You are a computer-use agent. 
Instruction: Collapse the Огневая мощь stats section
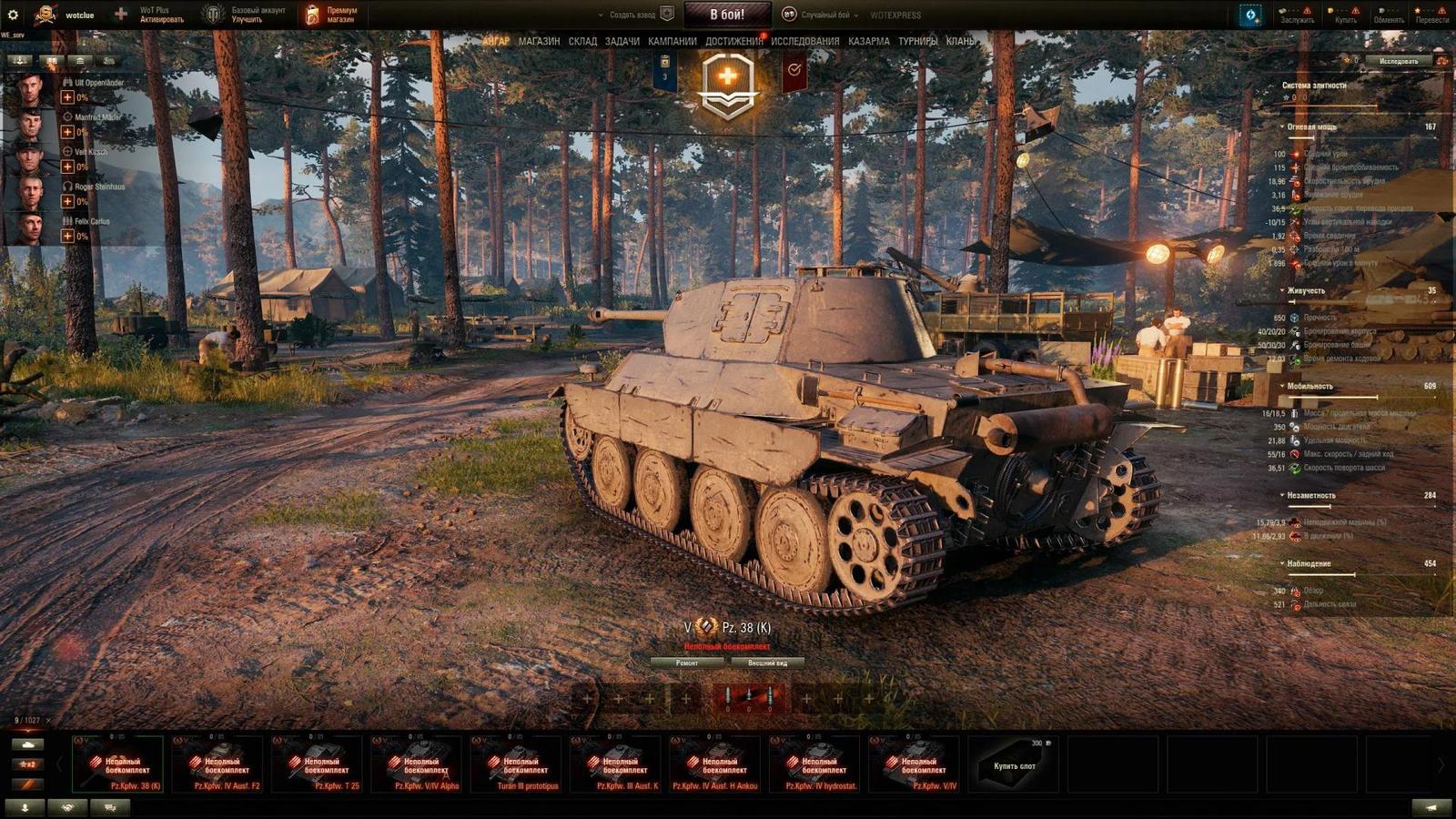pos(1281,127)
